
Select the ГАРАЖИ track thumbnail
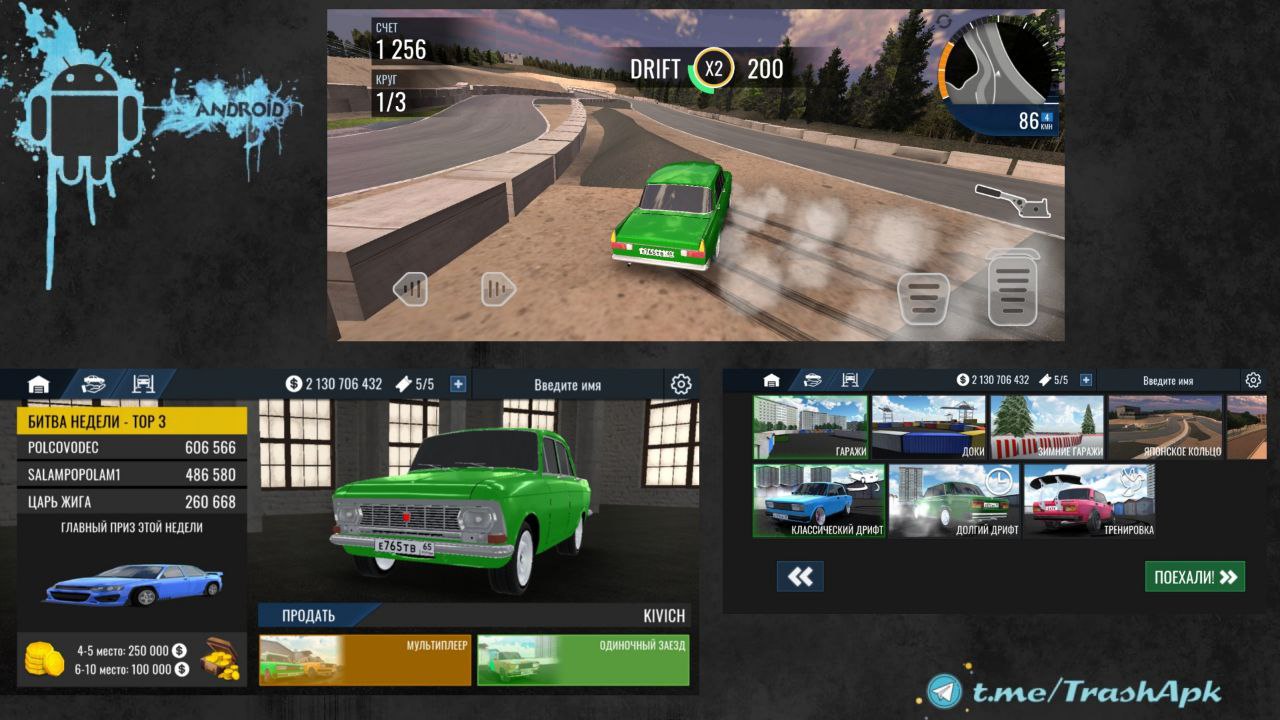pos(810,427)
